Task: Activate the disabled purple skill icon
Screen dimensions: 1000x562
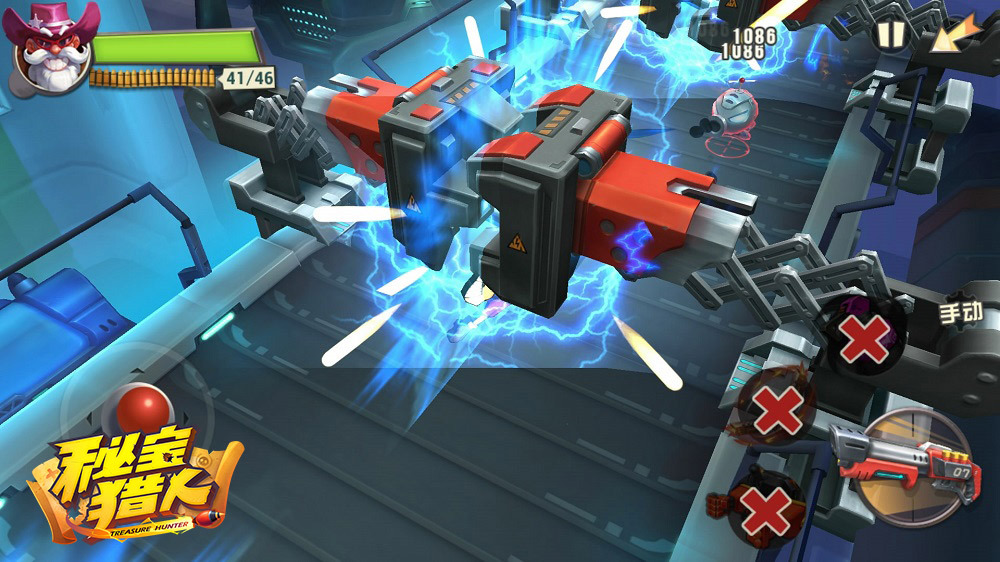Action: point(862,337)
